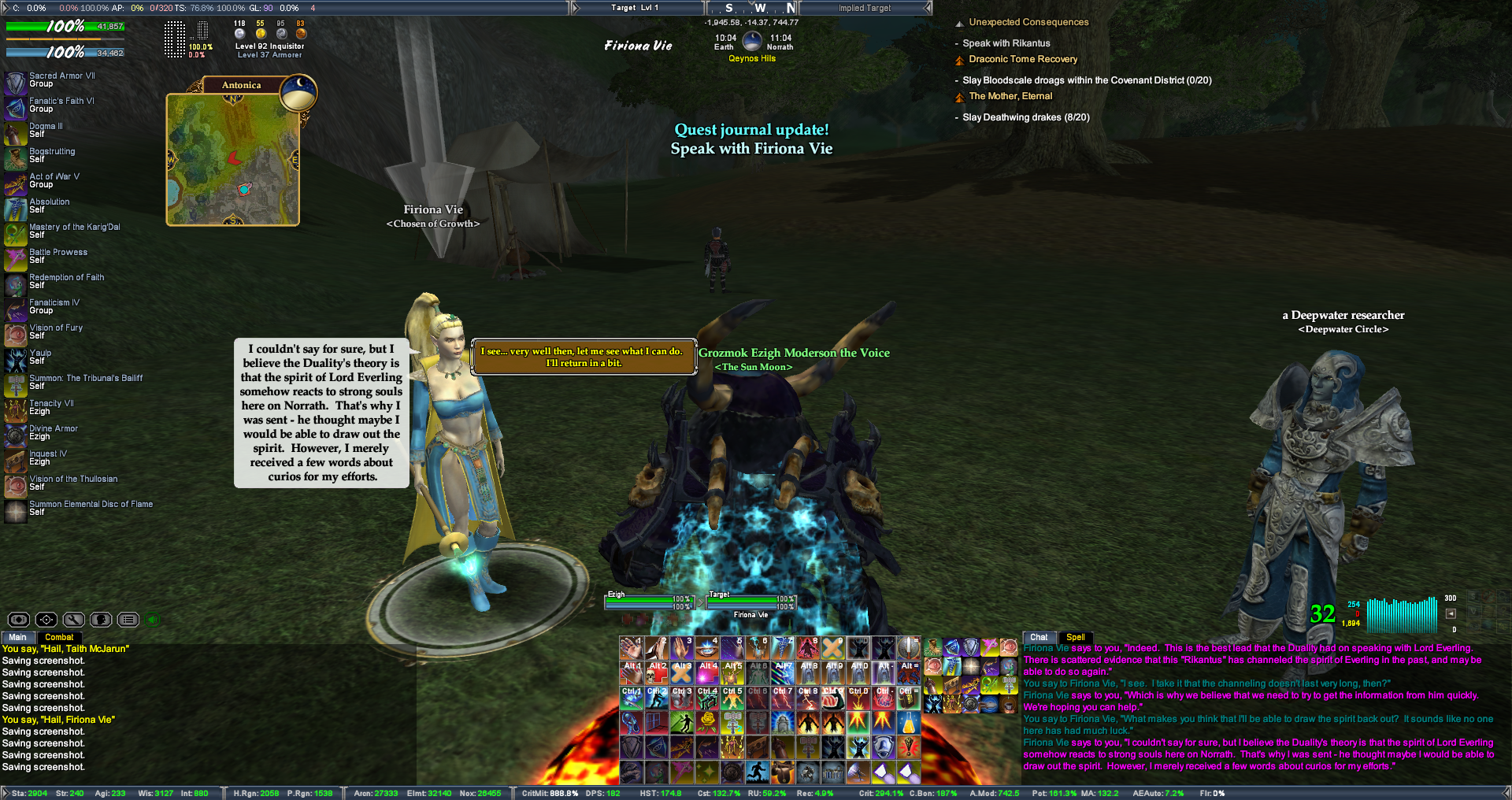Choose the reply "I see... very well then"
The image size is (1512, 800).
coord(583,357)
